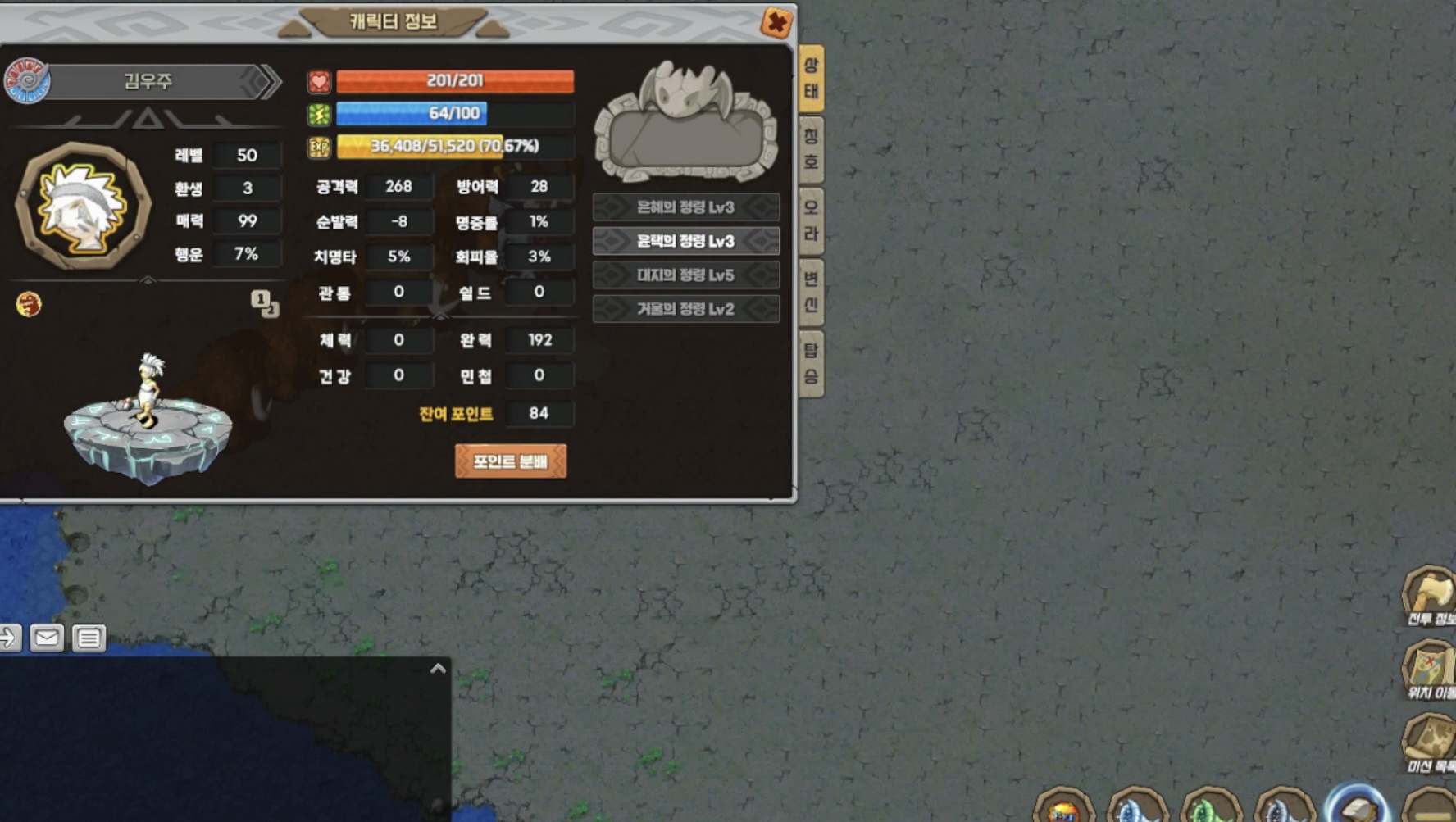The image size is (1456, 822).
Task: Select 은혜의 정령 Lv3
Action: tap(685, 207)
